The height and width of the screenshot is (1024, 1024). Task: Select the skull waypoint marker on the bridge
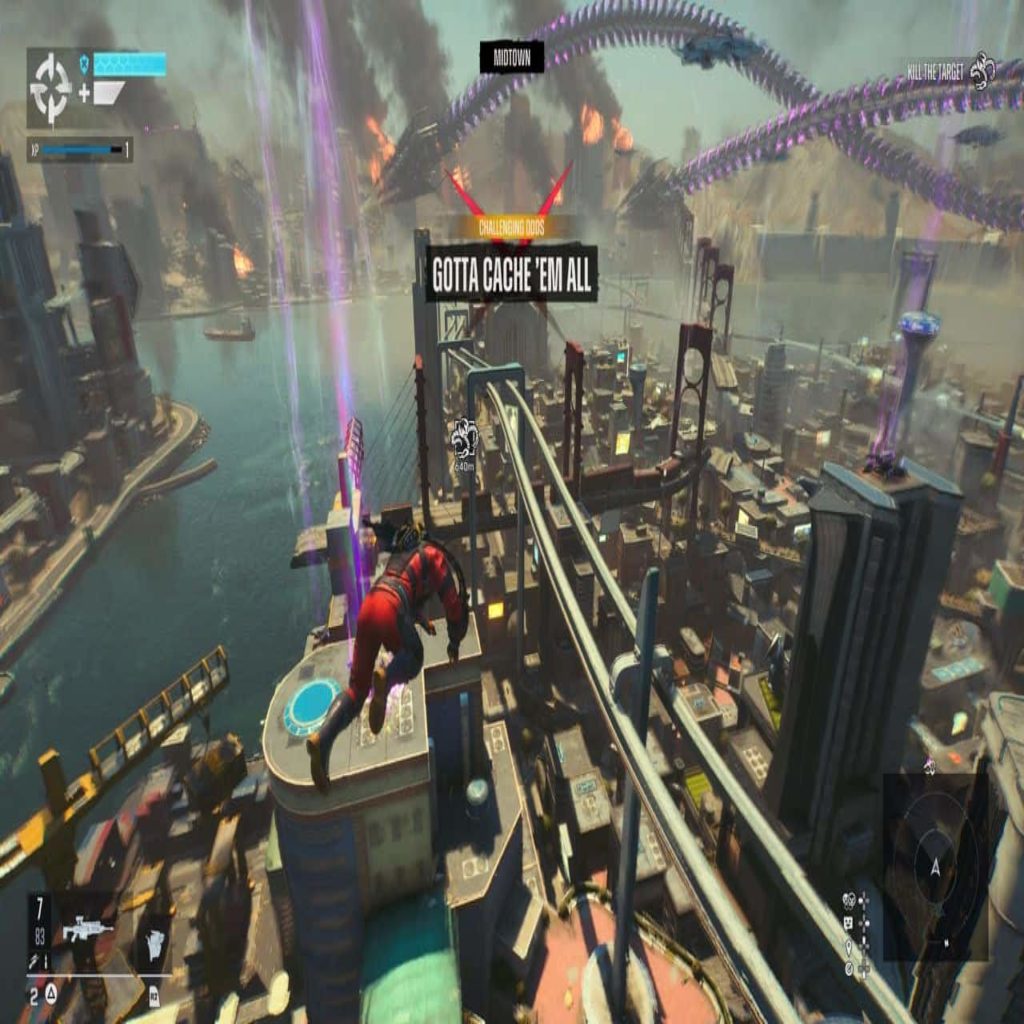(x=464, y=437)
